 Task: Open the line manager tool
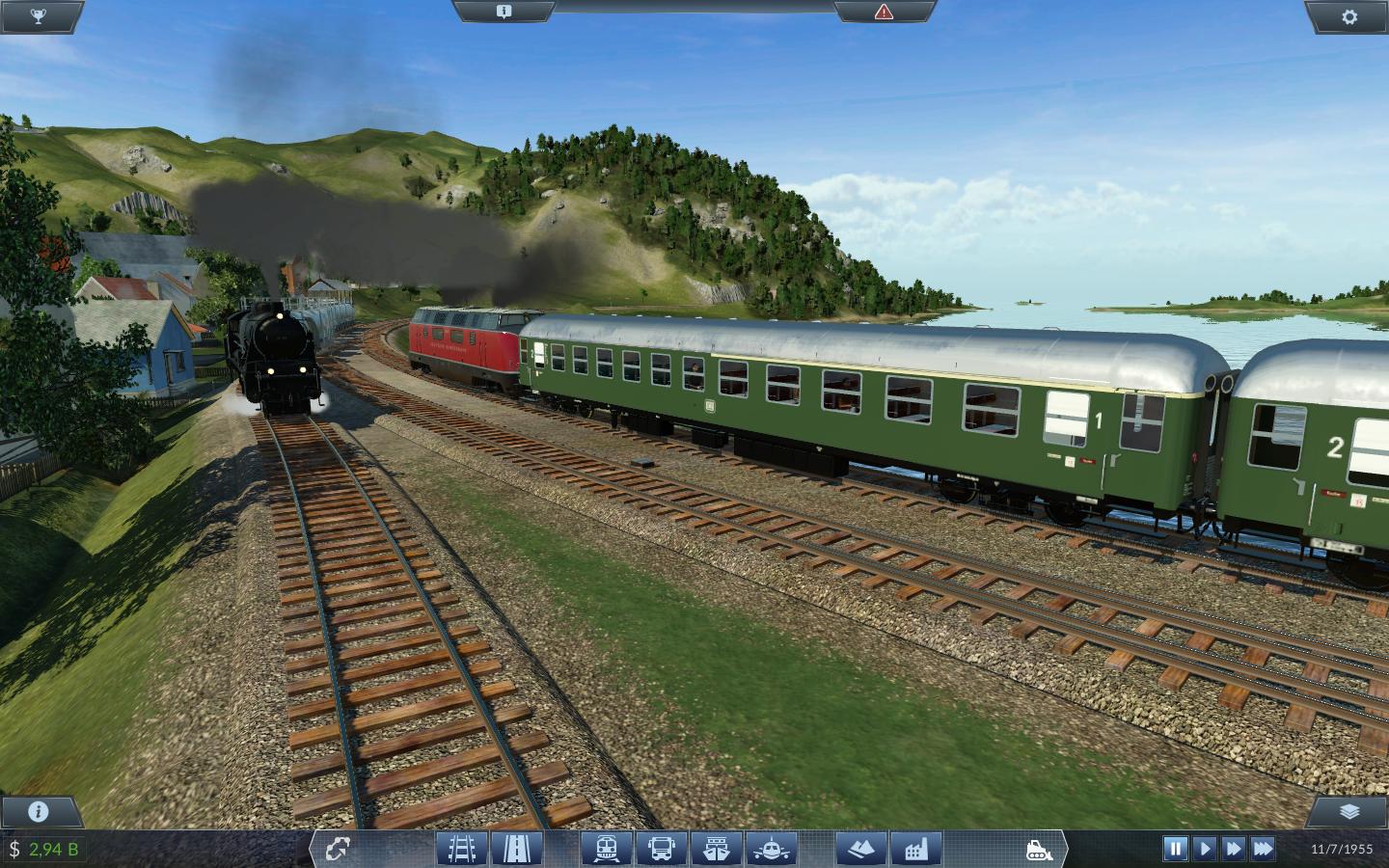[x=339, y=849]
